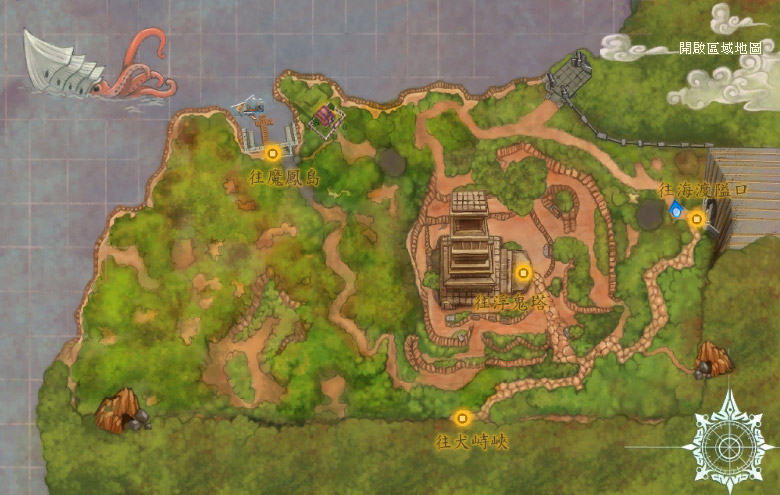Click the 開啟區域地圖 button

720,48
